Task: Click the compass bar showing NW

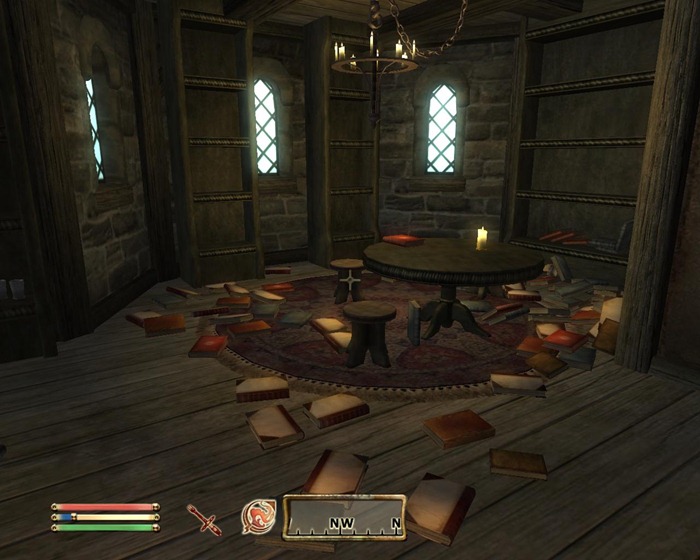Action: (x=345, y=517)
